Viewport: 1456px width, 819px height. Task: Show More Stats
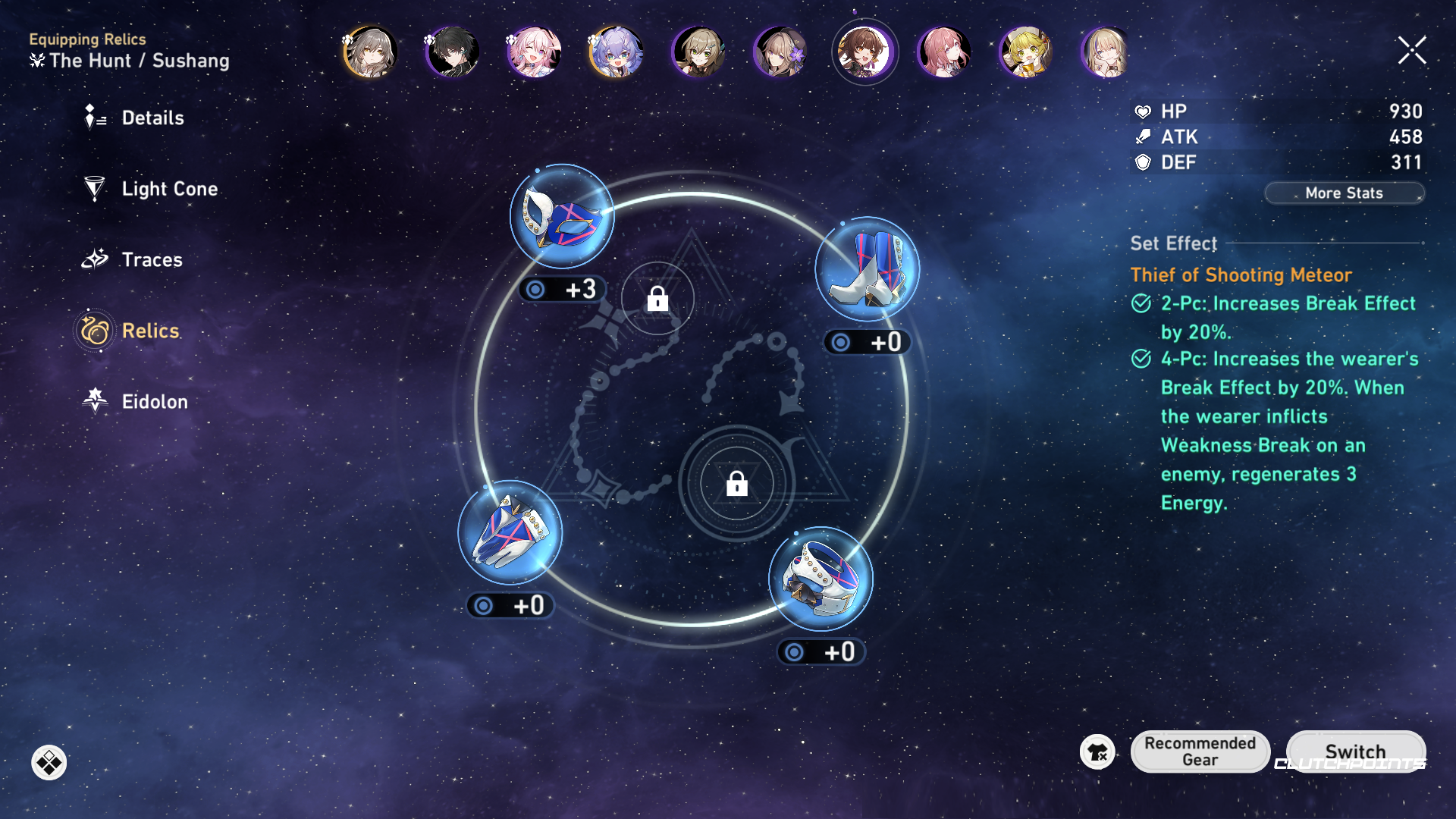click(1344, 193)
